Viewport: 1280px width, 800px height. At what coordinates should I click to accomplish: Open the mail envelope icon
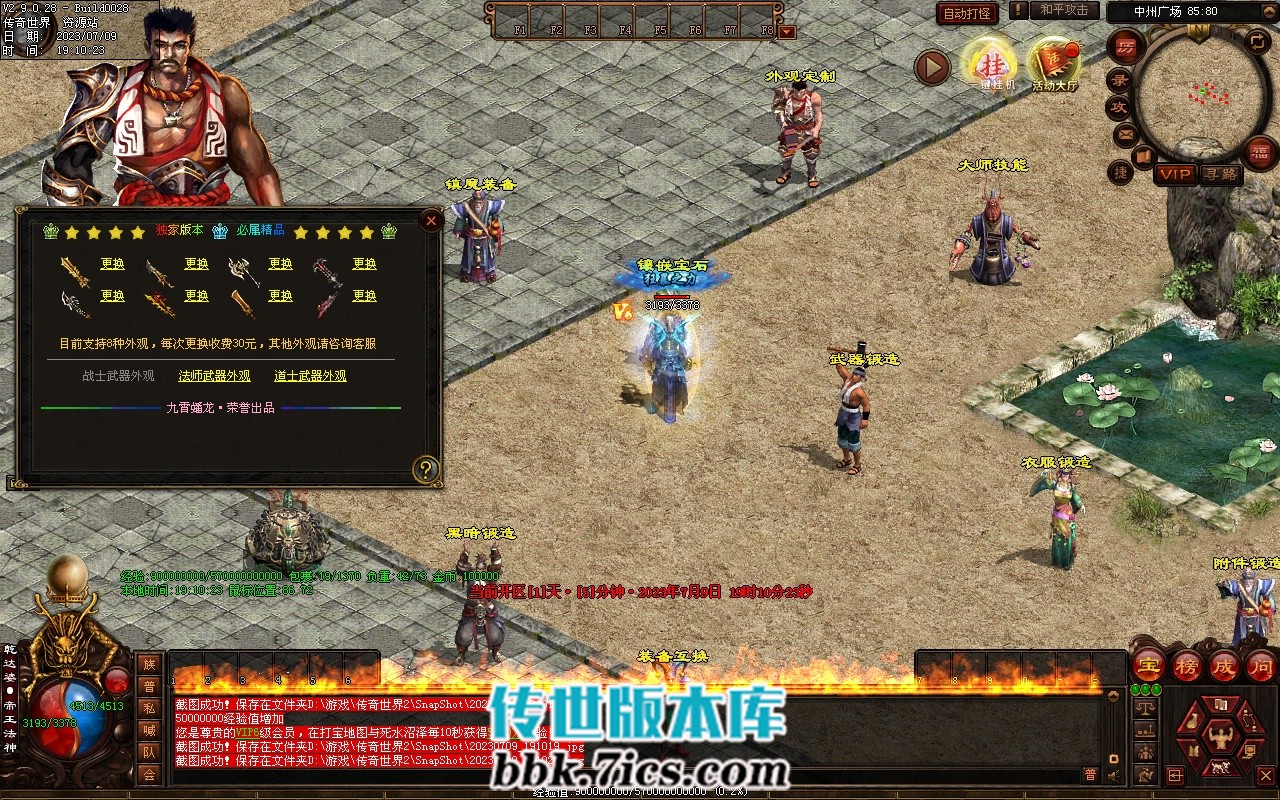point(1125,133)
